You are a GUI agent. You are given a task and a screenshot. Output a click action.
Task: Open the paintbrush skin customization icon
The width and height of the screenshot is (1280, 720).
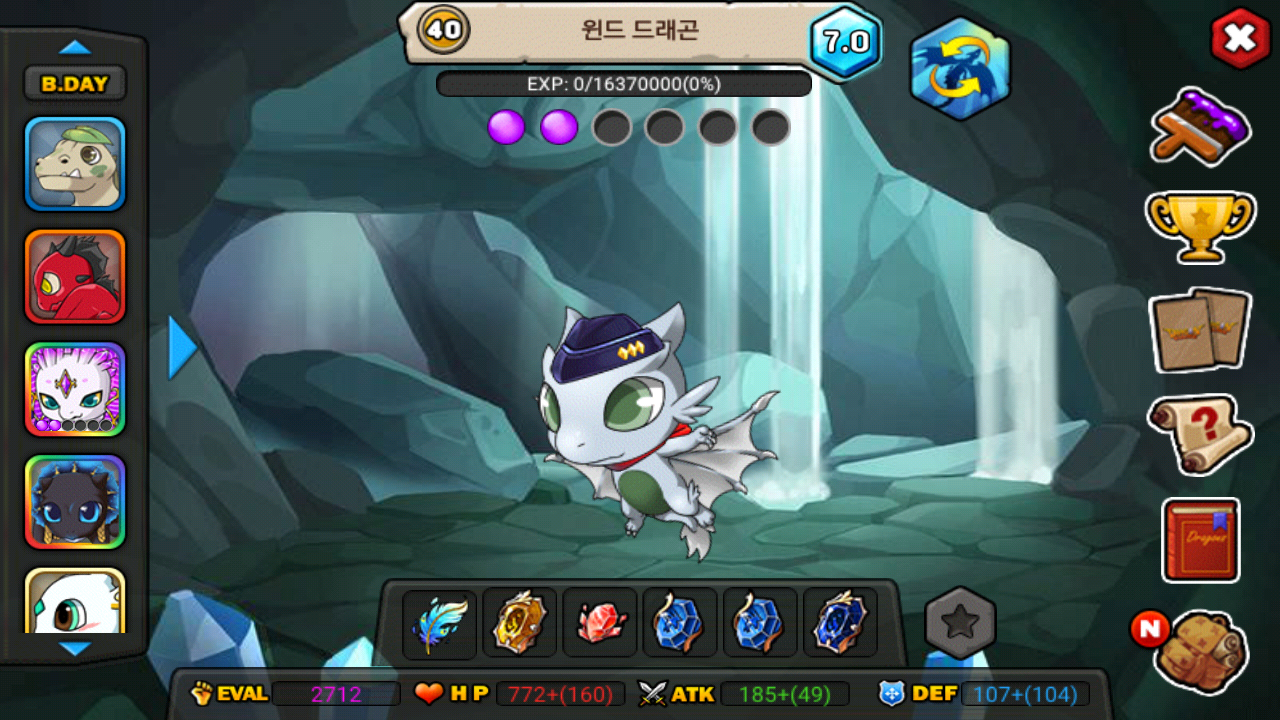point(1201,126)
